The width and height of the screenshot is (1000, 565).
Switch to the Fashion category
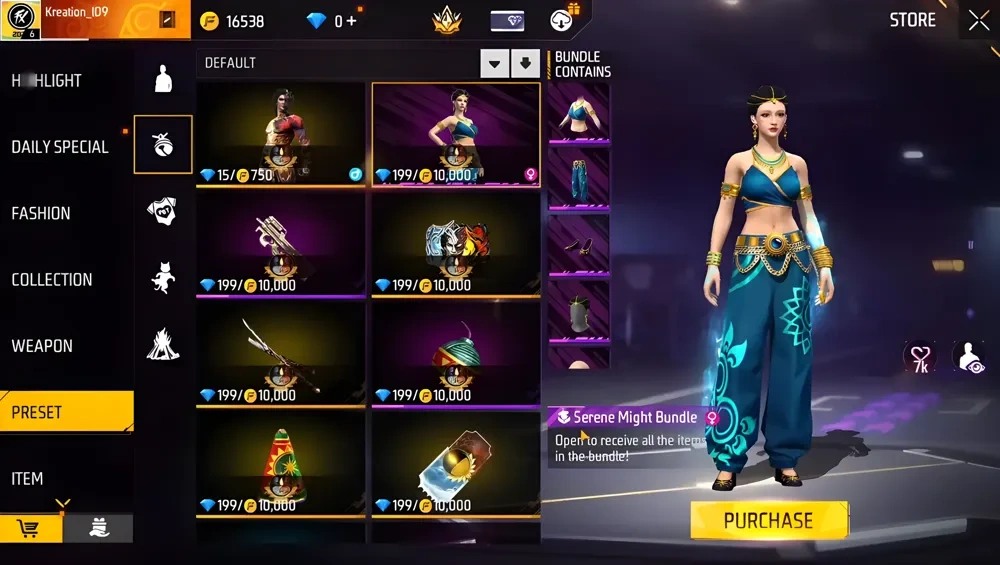41,213
